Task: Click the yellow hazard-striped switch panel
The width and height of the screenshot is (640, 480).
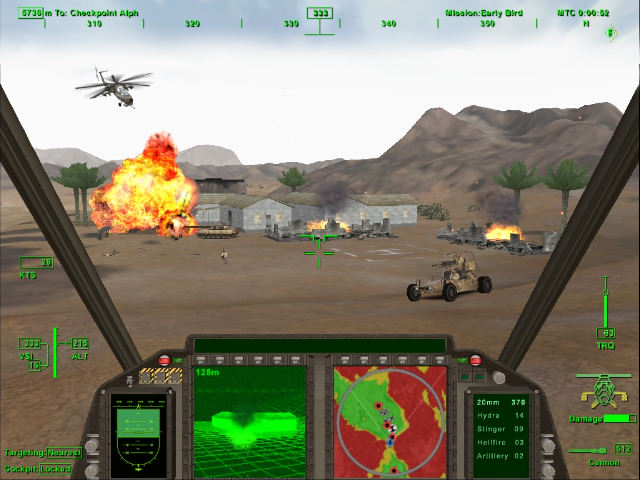Action: (159, 377)
